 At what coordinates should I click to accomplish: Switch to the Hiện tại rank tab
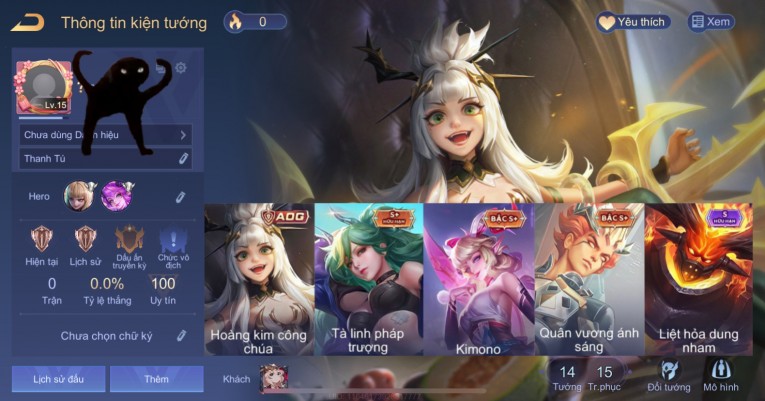(42, 245)
